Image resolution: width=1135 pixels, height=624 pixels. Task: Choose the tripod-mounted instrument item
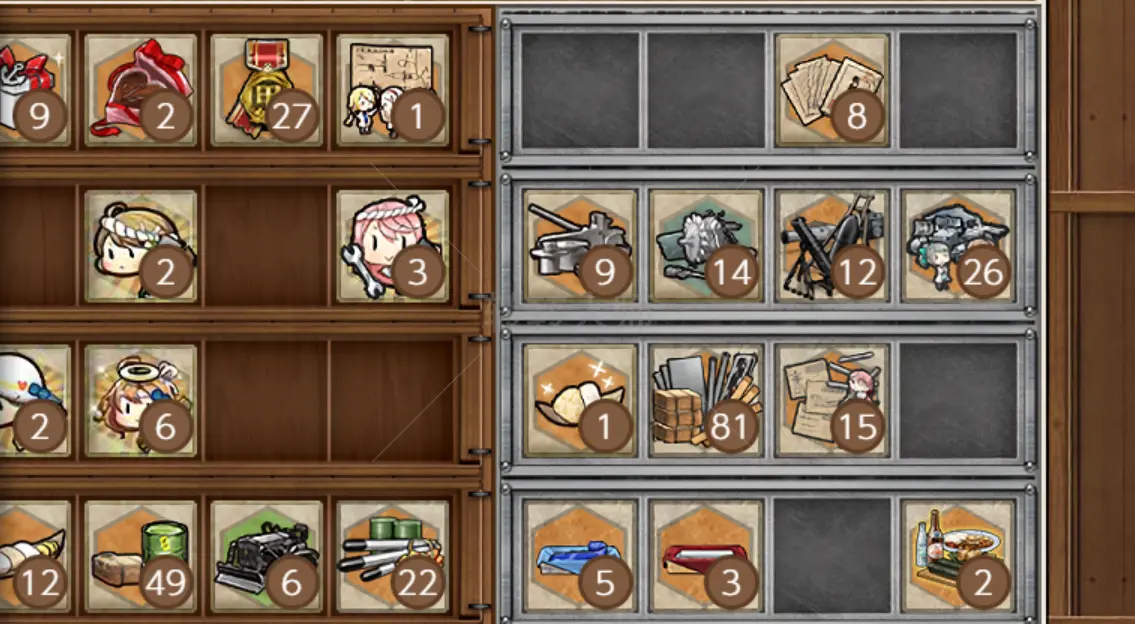[832, 246]
